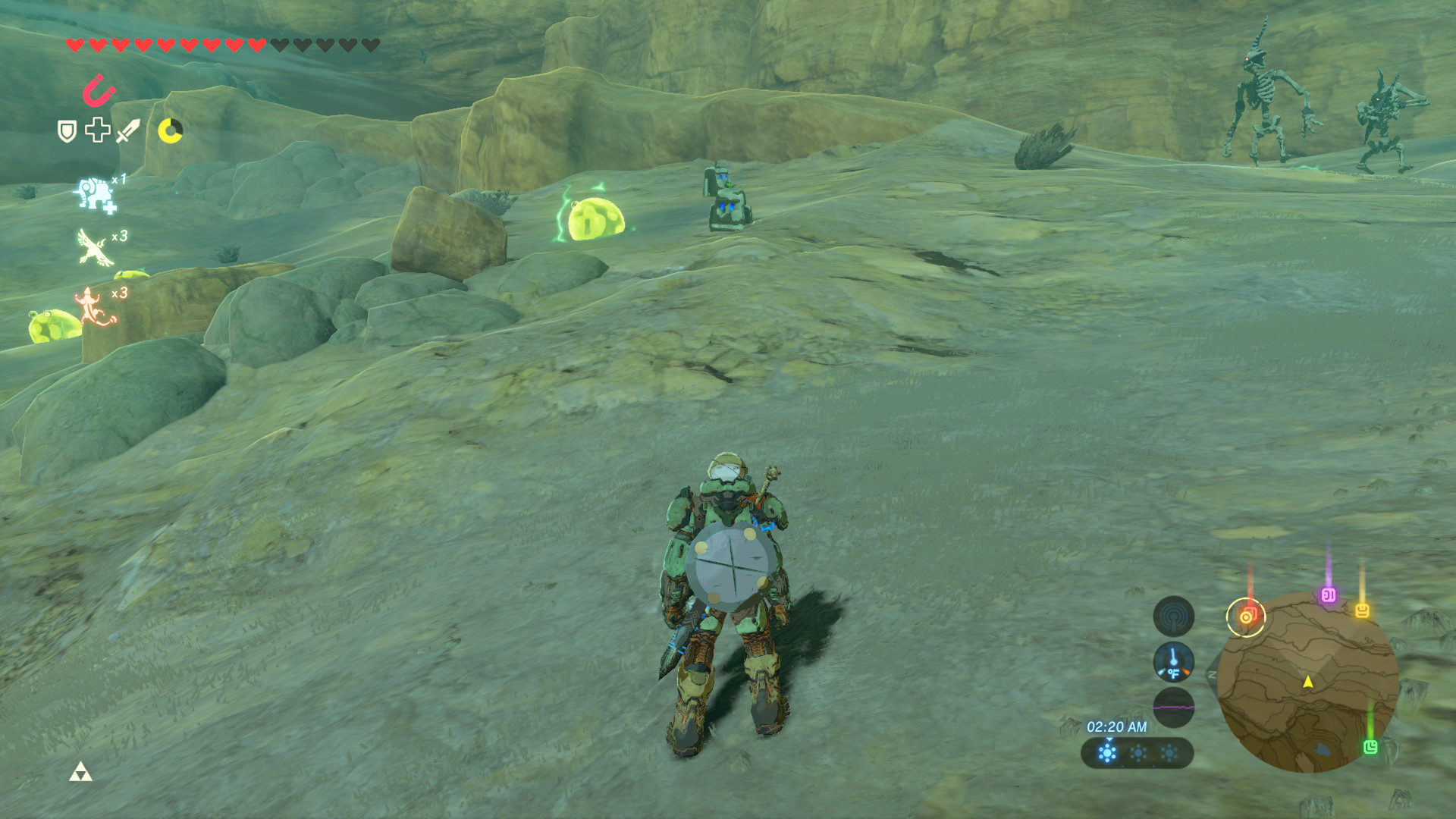Select the green marker on the minimap
Screen dimensions: 1456x819
coord(1373,748)
